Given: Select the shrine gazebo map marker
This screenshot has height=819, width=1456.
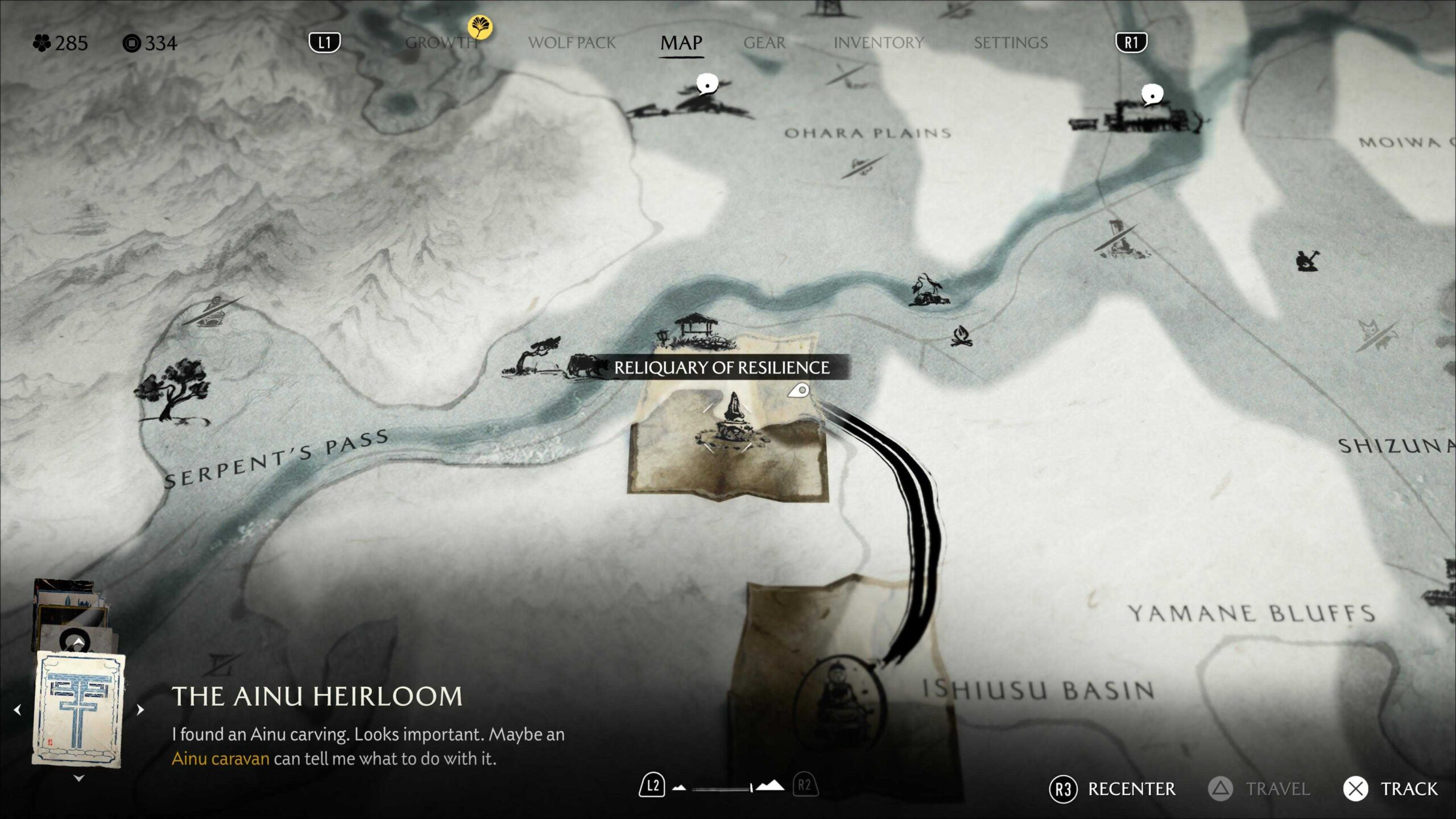Looking at the screenshot, I should pyautogui.click(x=696, y=330).
